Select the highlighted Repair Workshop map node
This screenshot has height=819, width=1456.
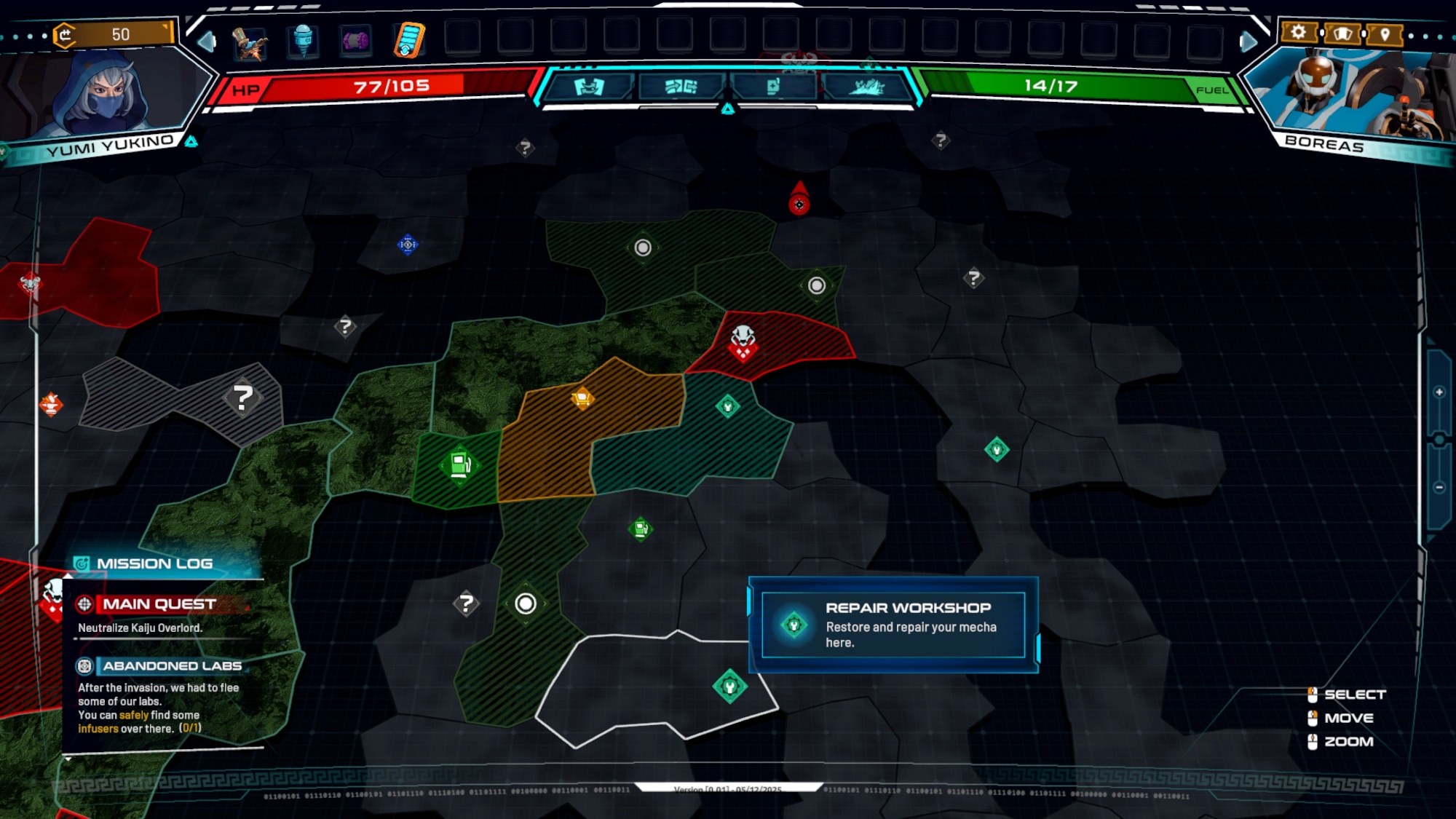(729, 687)
